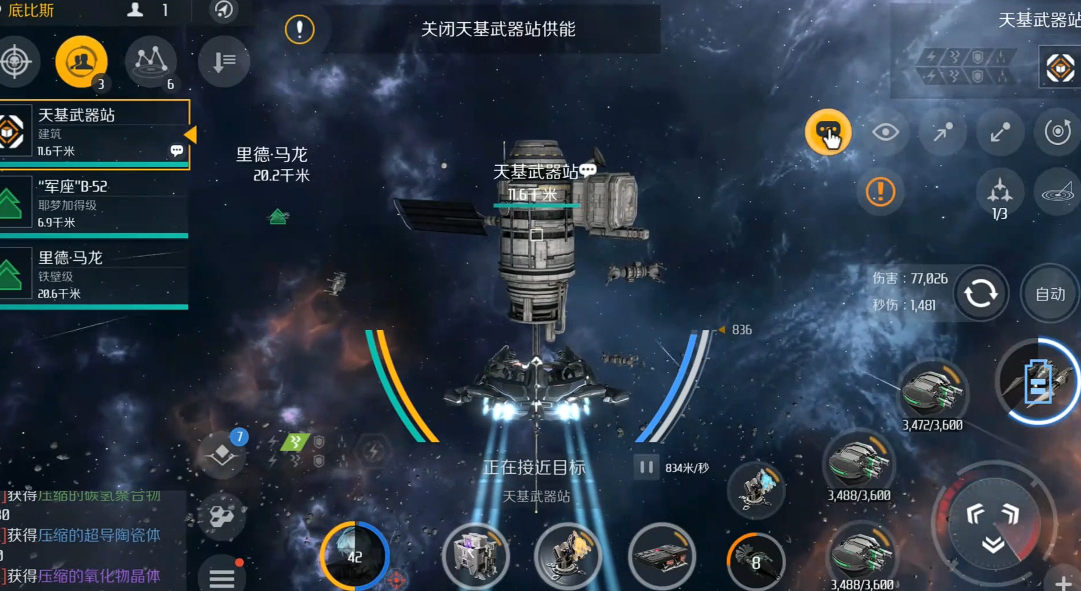Viewport: 1081px width, 591px height.
Task: Click the overview sort arrow button
Action: coord(224,61)
